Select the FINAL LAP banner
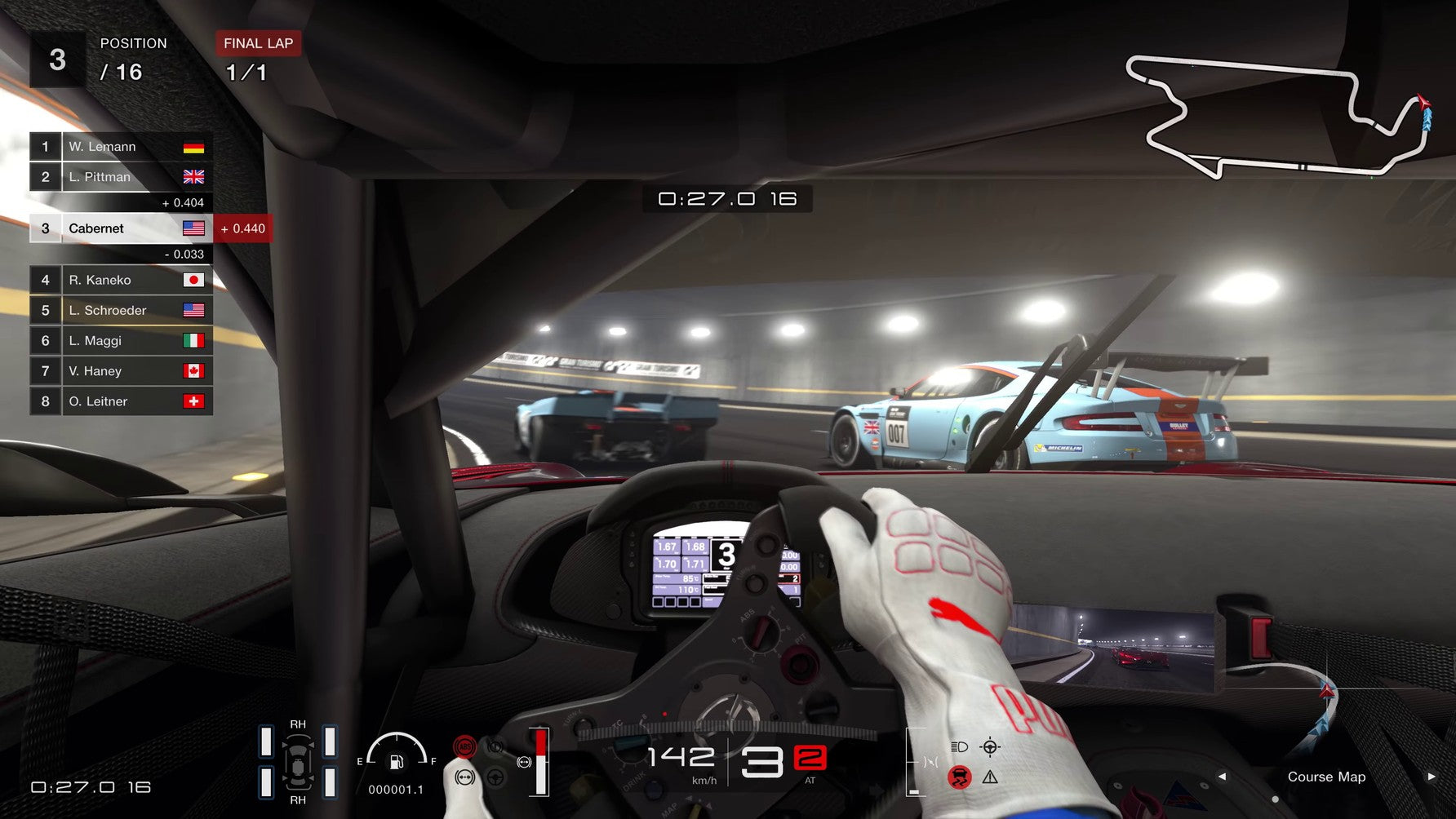1456x819 pixels. tap(257, 43)
